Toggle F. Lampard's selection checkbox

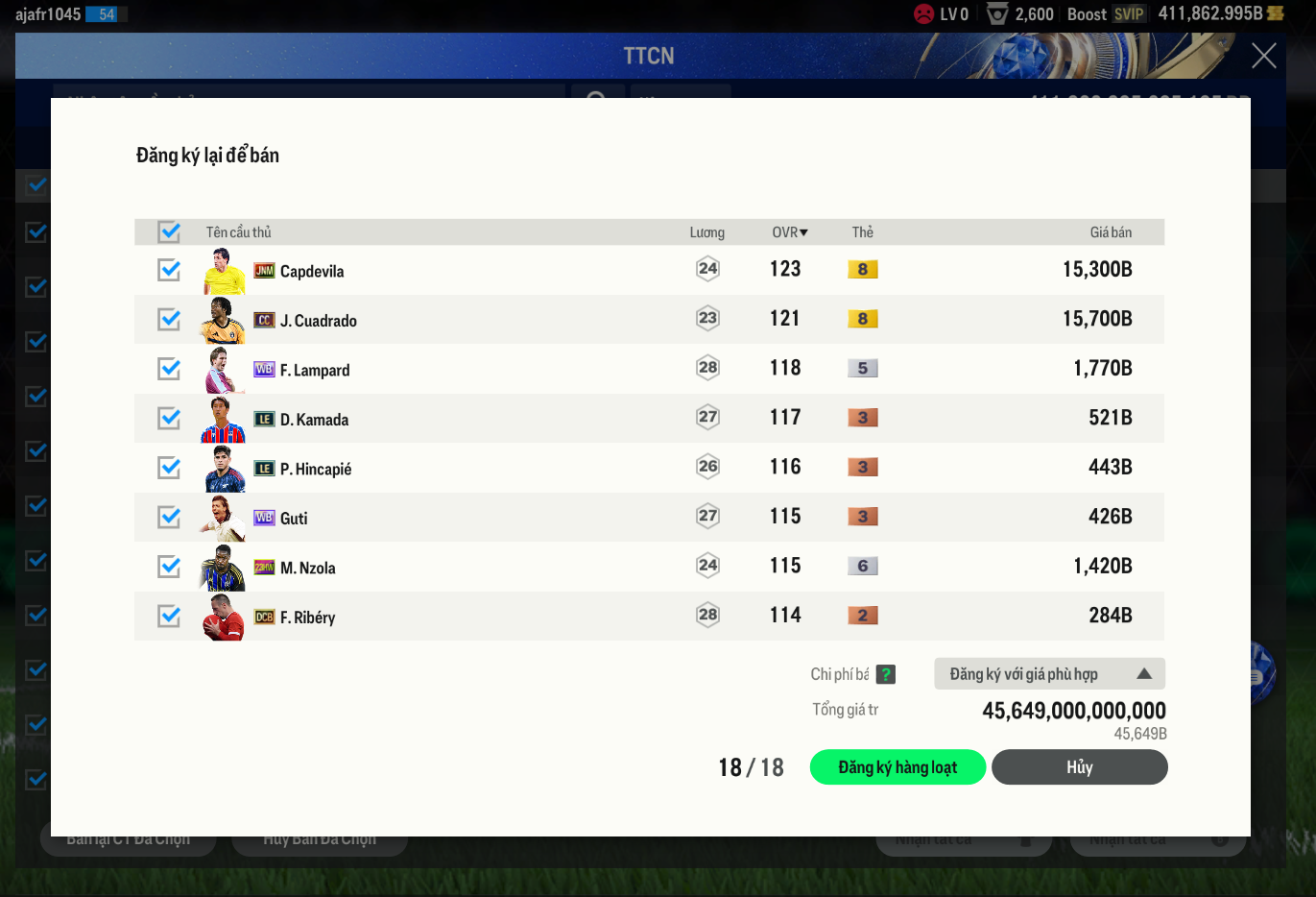click(170, 369)
